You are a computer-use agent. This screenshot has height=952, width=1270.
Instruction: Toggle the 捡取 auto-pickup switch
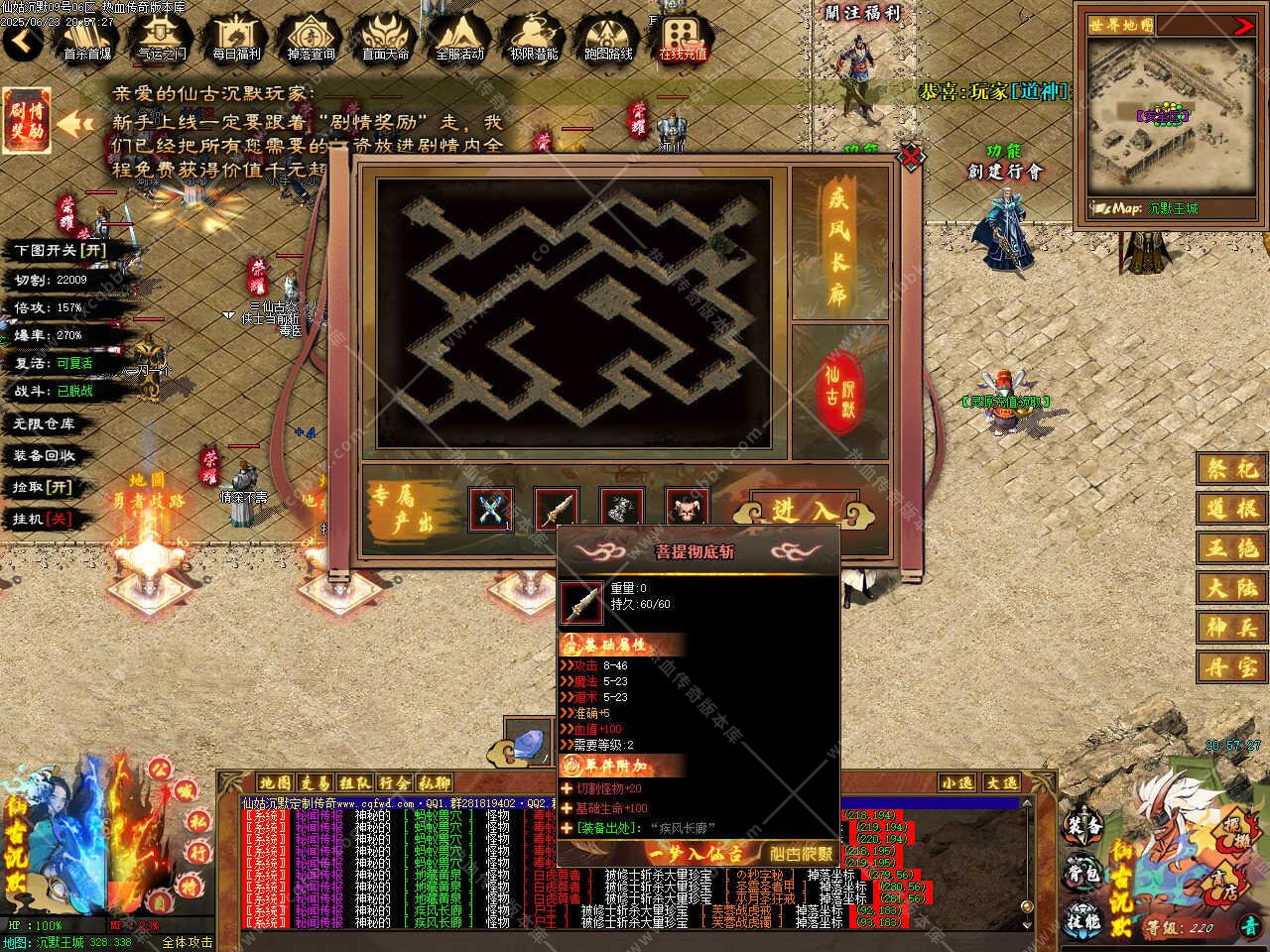[45, 487]
